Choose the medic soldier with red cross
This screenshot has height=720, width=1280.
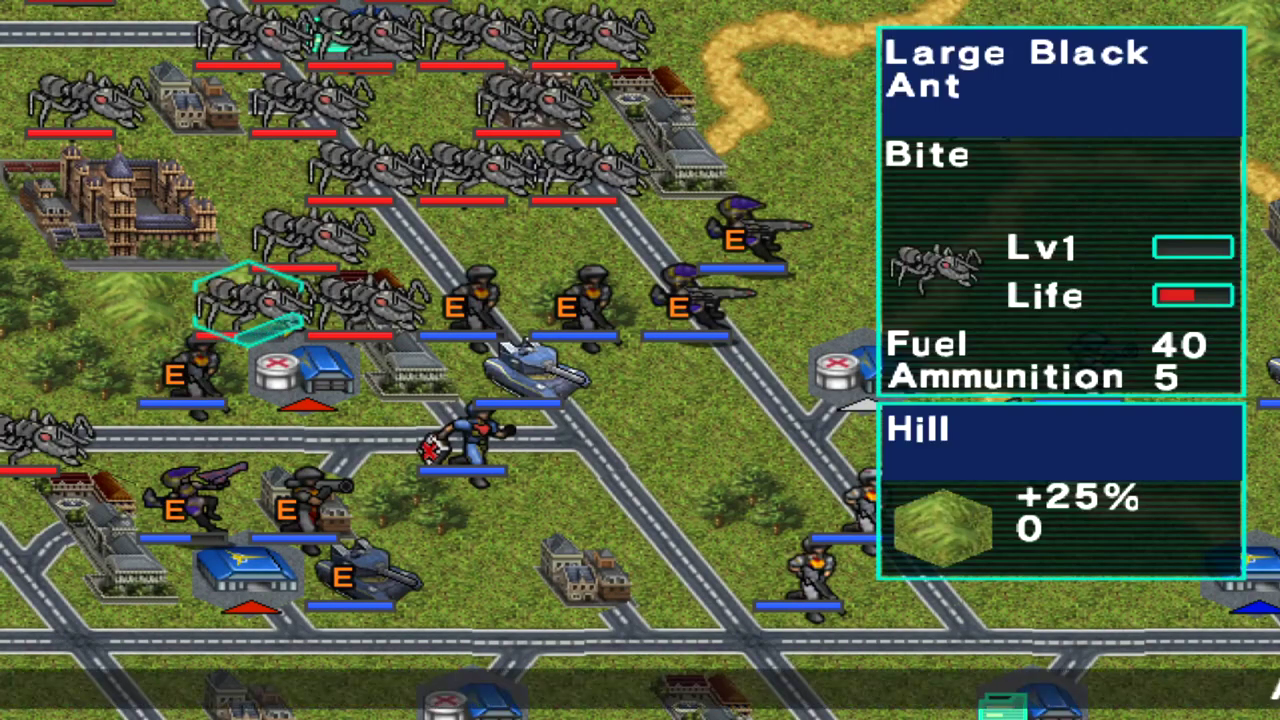click(x=466, y=439)
